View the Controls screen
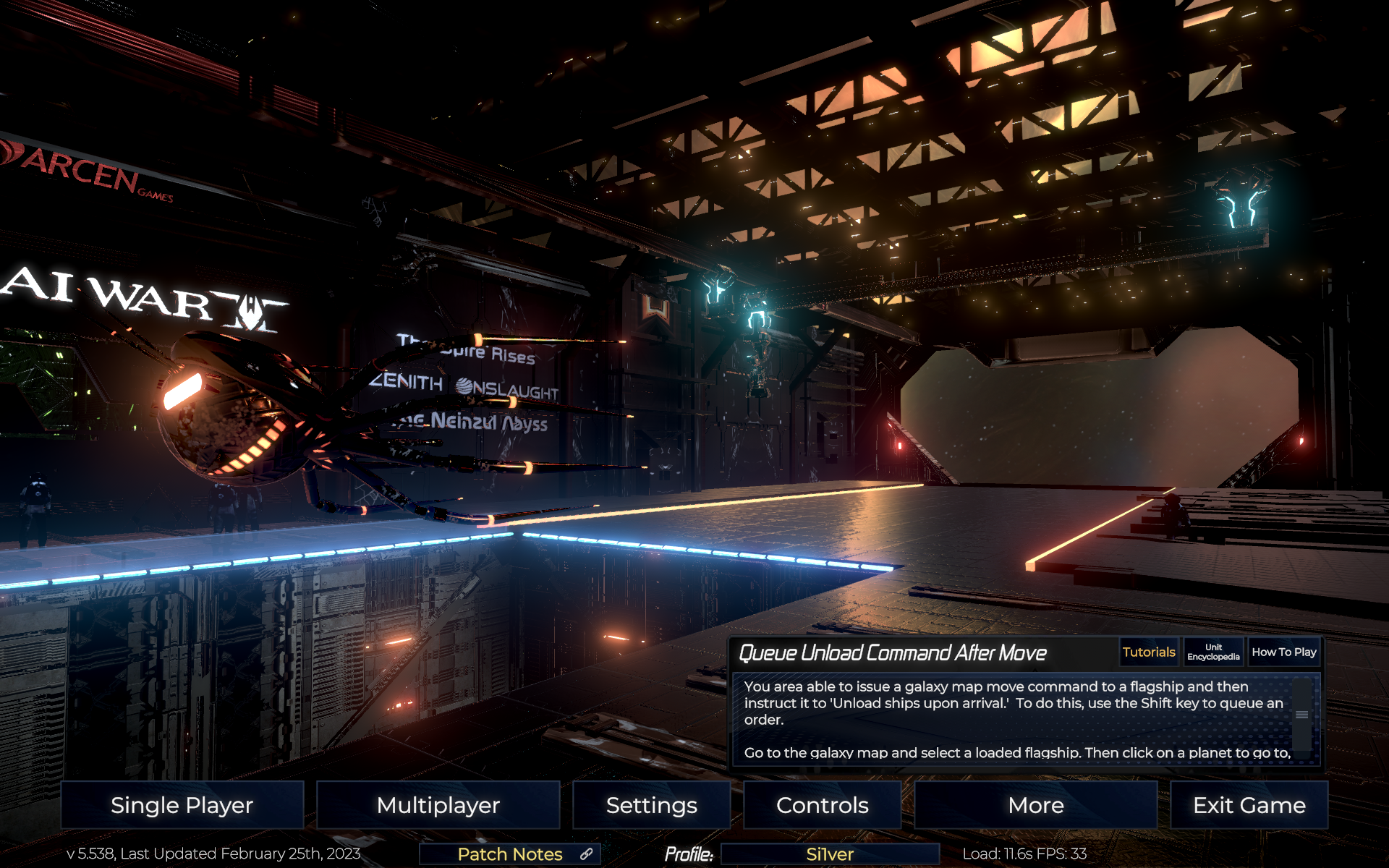 click(822, 805)
